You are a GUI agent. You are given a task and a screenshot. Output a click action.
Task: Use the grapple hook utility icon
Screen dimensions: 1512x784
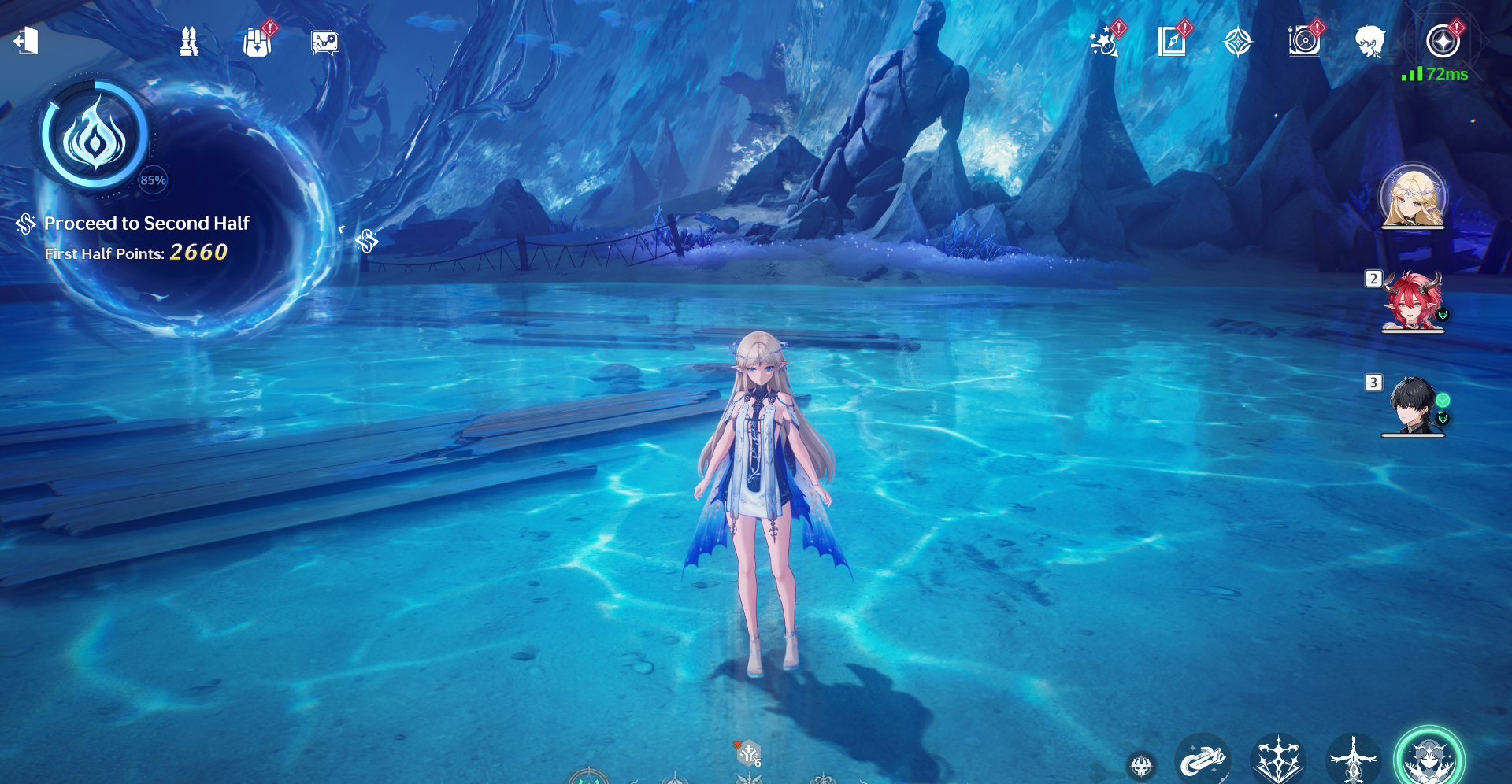pos(1203,760)
